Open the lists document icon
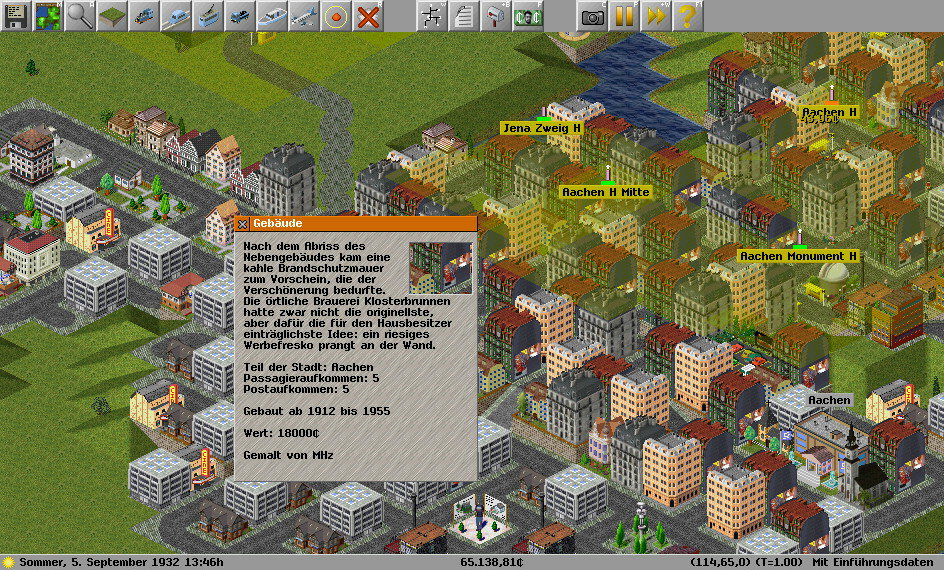The height and width of the screenshot is (570, 944). click(464, 15)
